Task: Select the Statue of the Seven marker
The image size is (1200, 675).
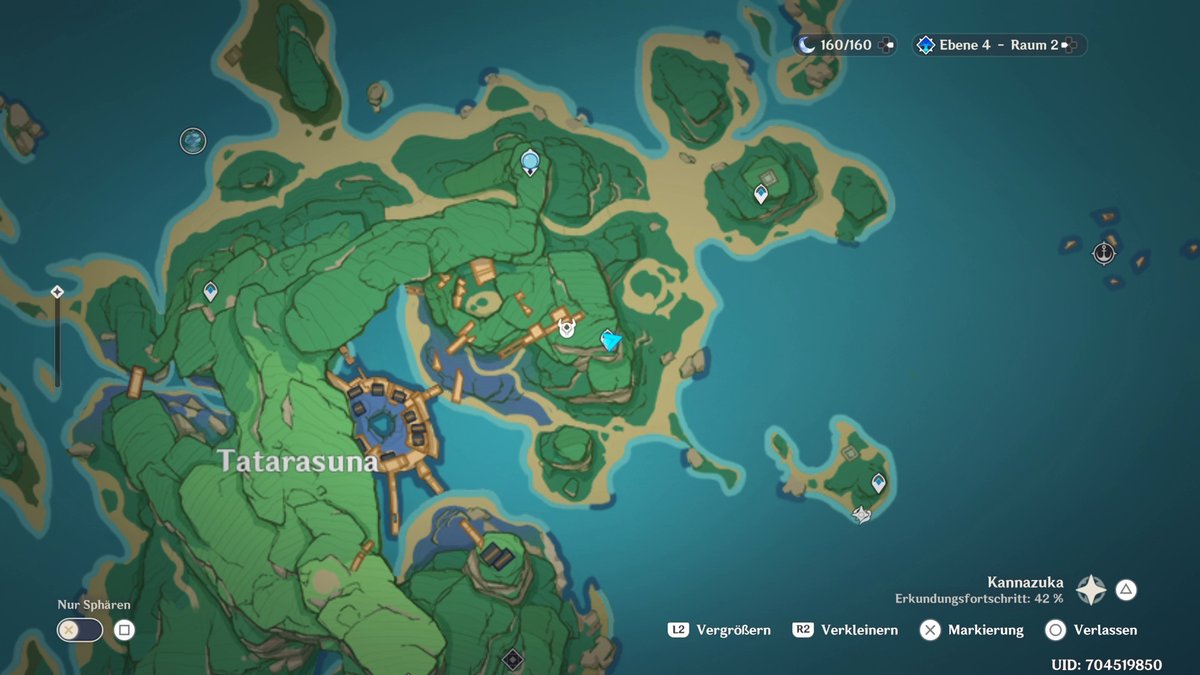Action: click(530, 160)
